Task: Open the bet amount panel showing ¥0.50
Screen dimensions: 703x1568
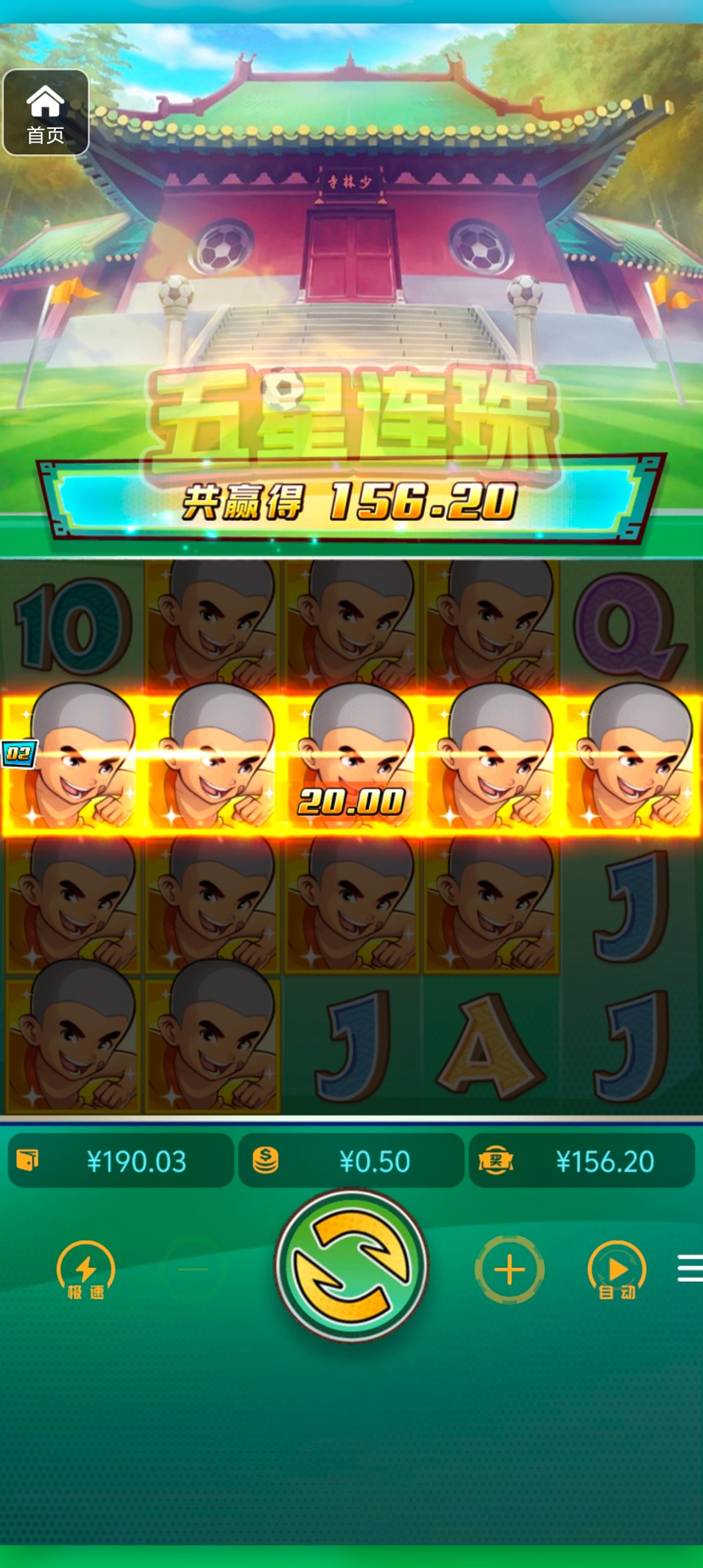Action: click(351, 1161)
